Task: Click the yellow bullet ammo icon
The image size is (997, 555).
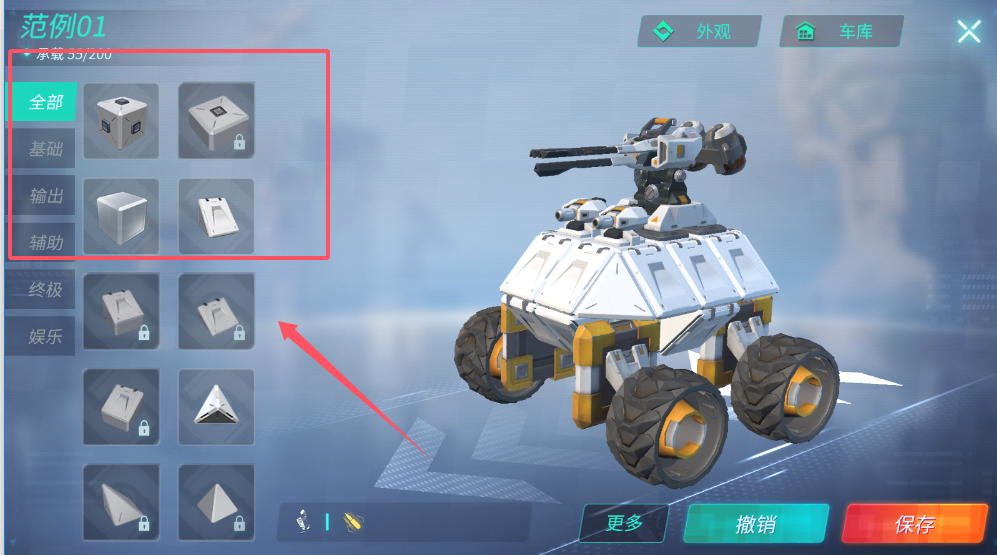Action: (352, 521)
